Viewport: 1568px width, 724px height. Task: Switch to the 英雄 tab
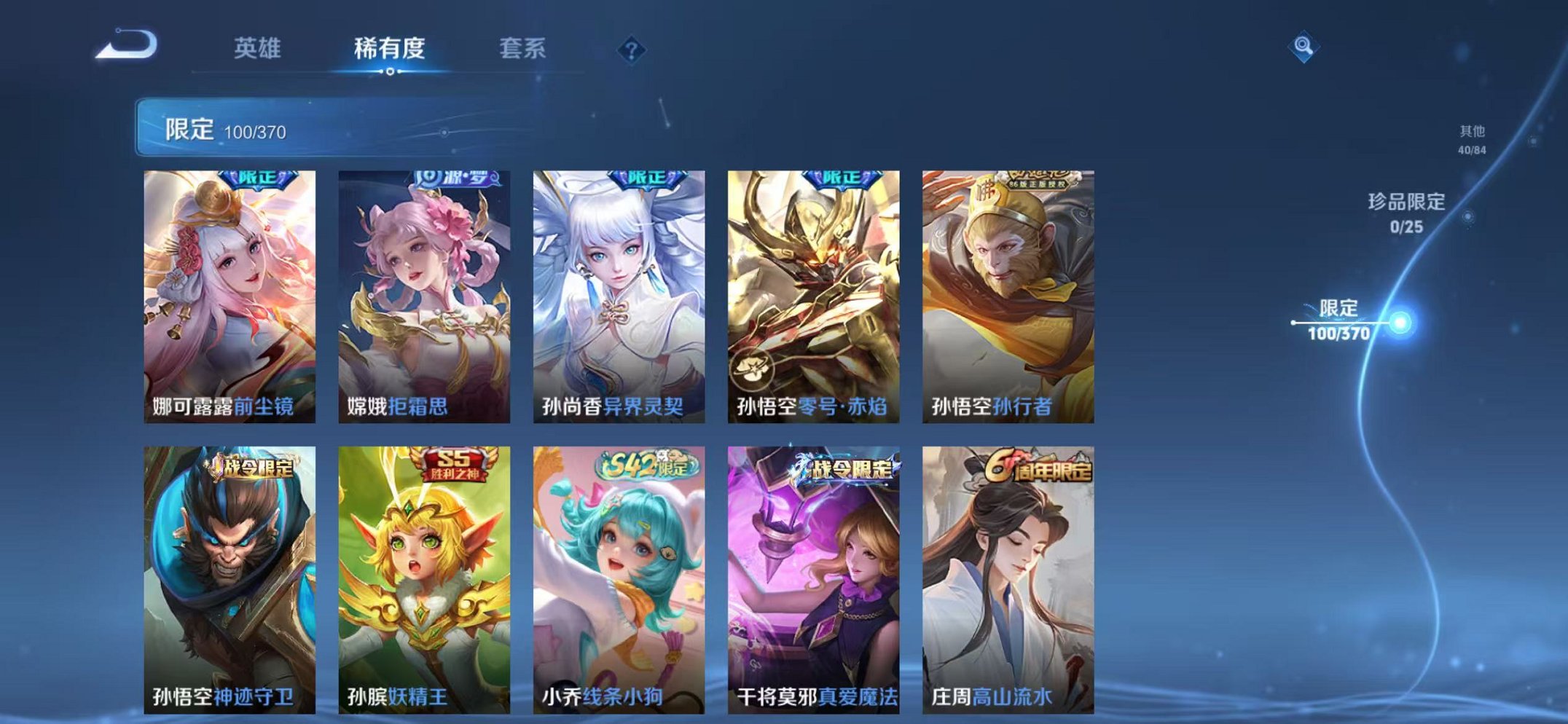pyautogui.click(x=259, y=50)
